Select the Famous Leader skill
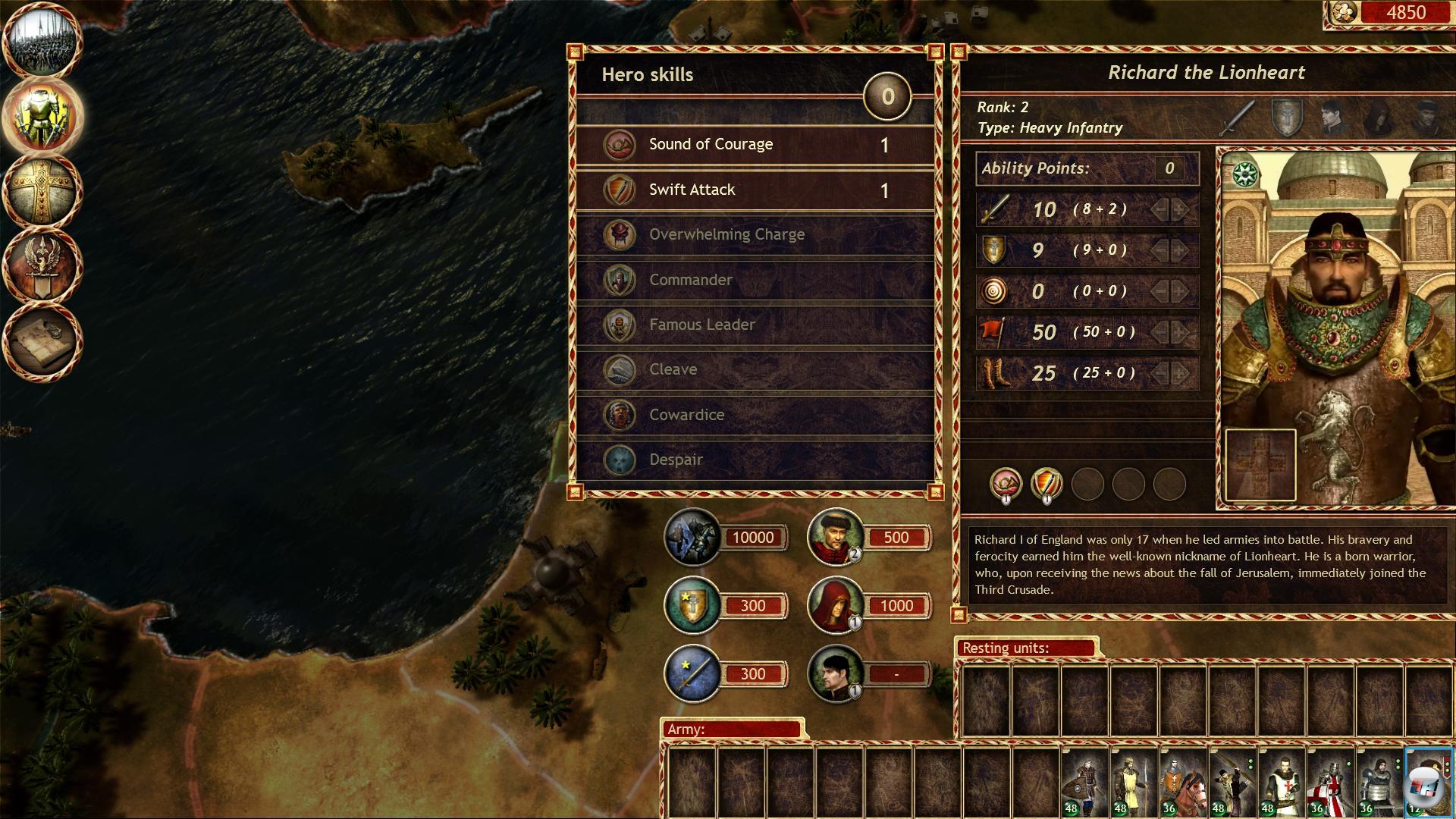 (755, 325)
